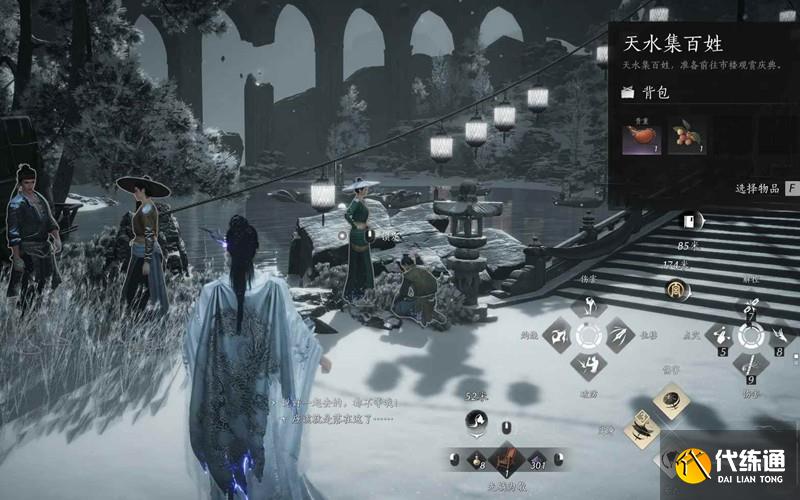Click the 174-meter gold quest marker
Screen dimensions: 800x500
pos(676,290)
